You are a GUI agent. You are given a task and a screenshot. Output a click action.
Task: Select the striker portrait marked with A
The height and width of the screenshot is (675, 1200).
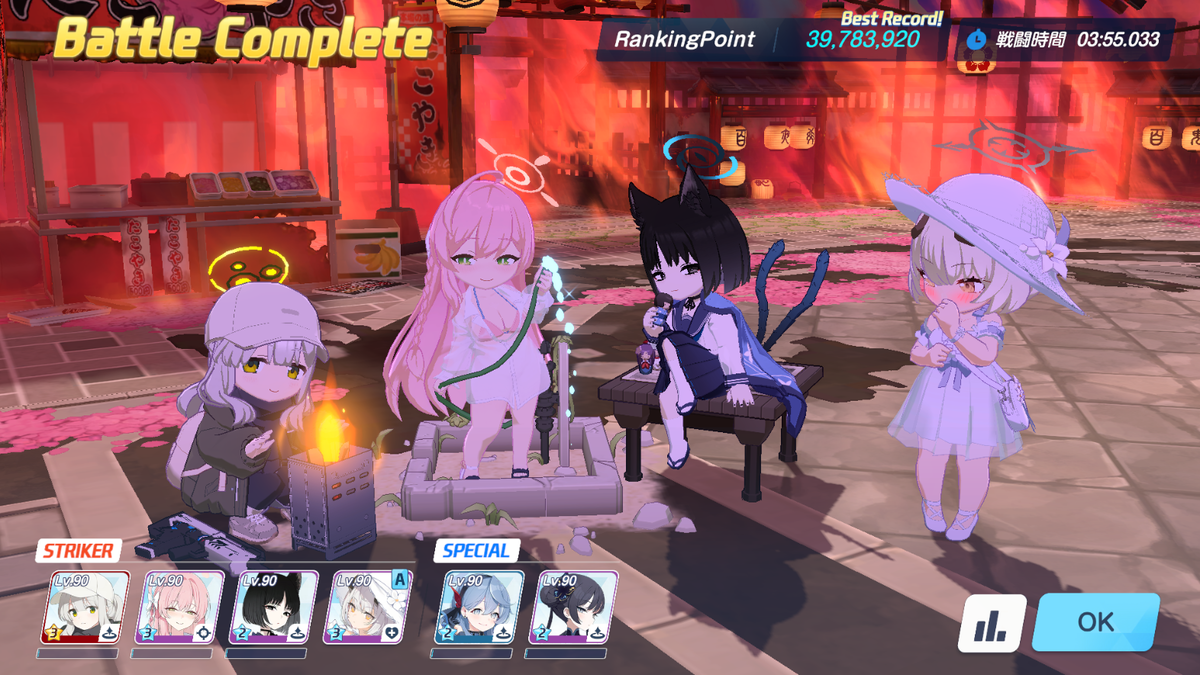[367, 607]
